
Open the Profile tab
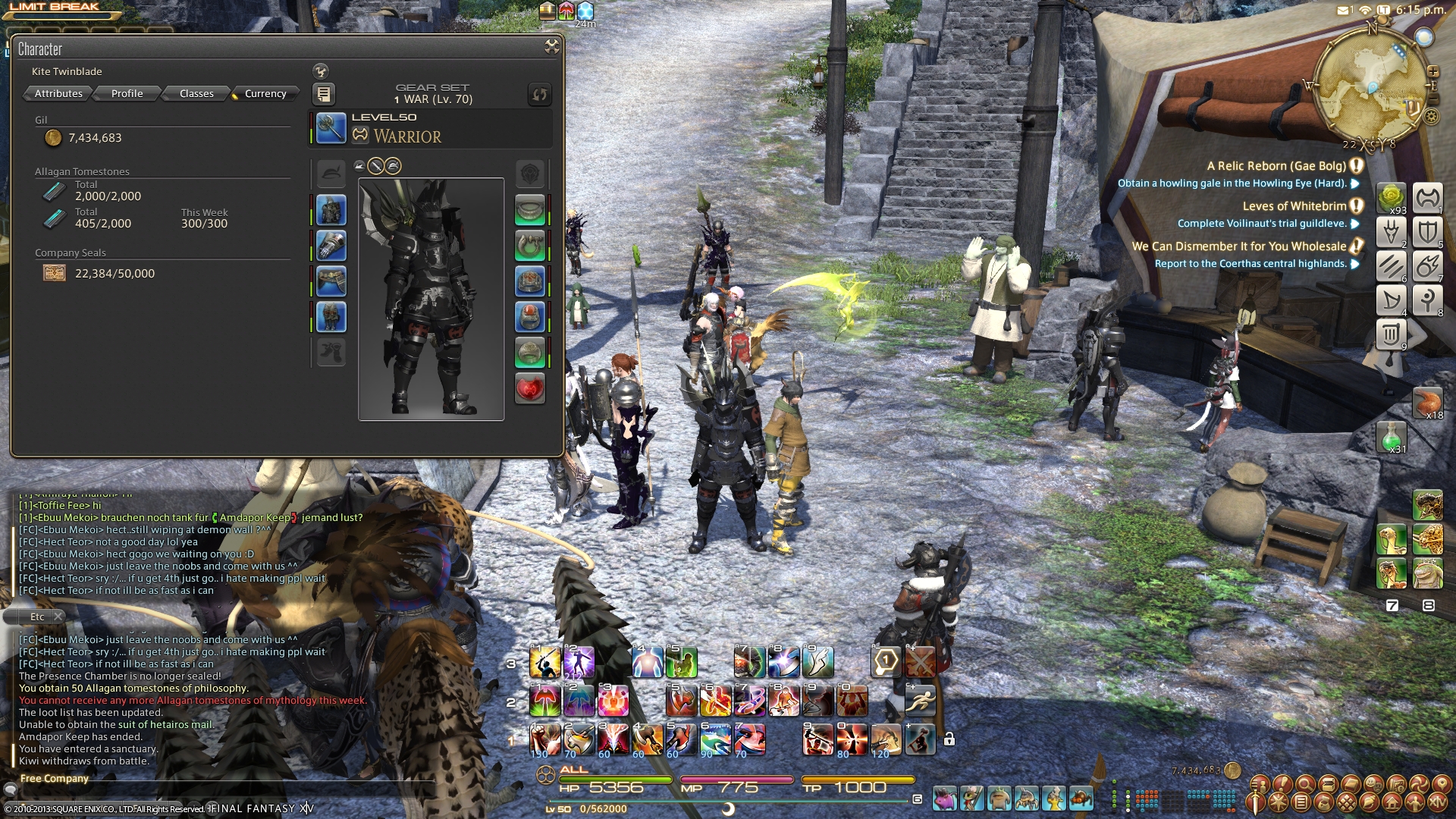(127, 93)
